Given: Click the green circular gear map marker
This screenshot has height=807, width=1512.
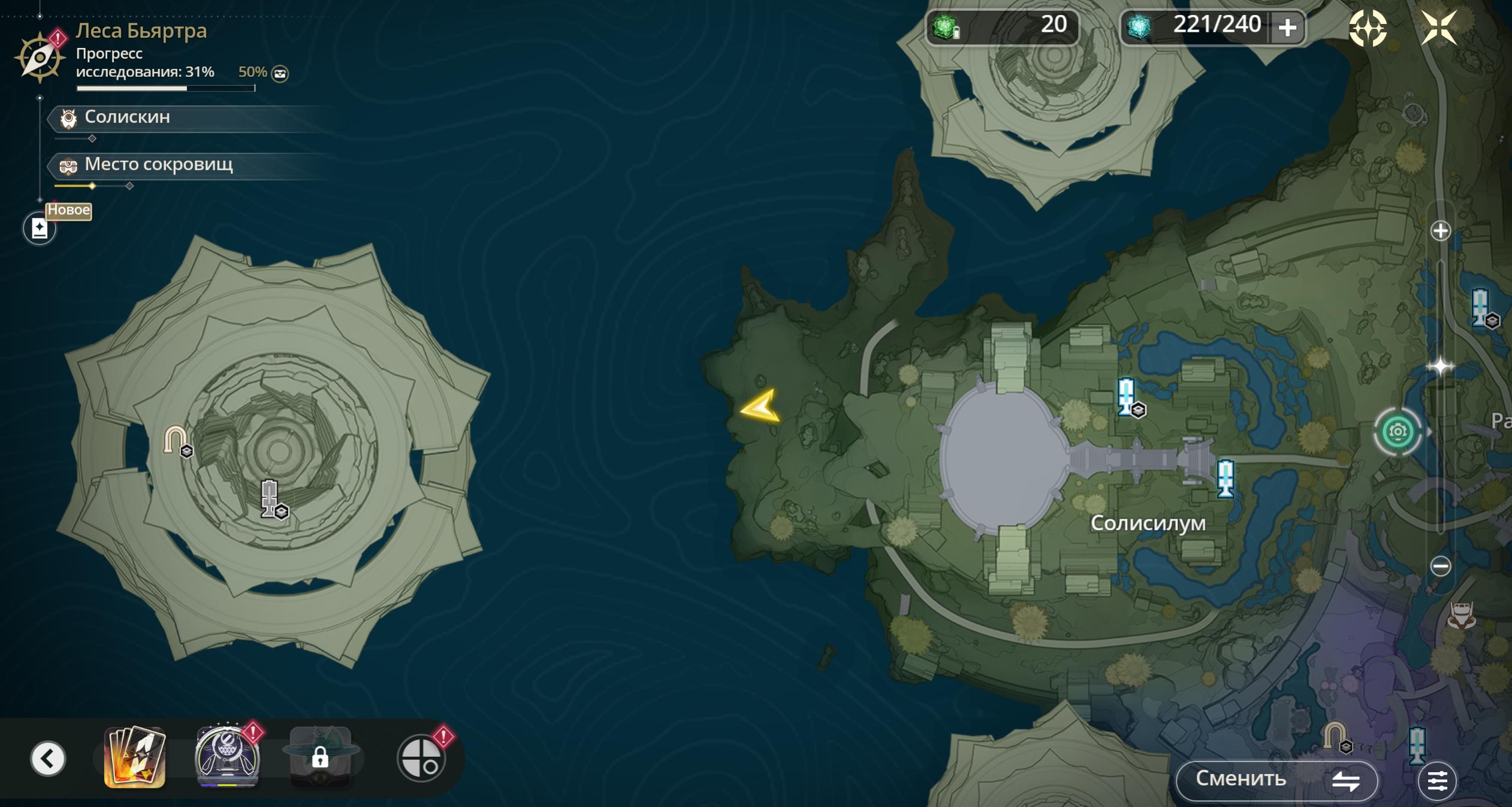Looking at the screenshot, I should pos(1398,432).
